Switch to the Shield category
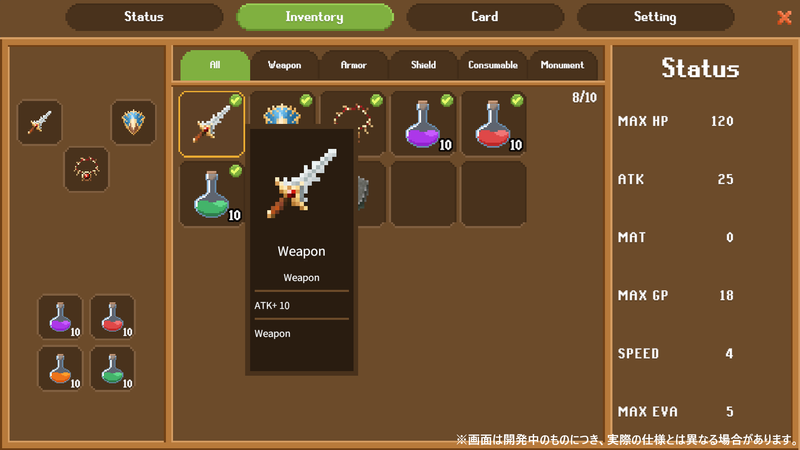 coord(423,65)
